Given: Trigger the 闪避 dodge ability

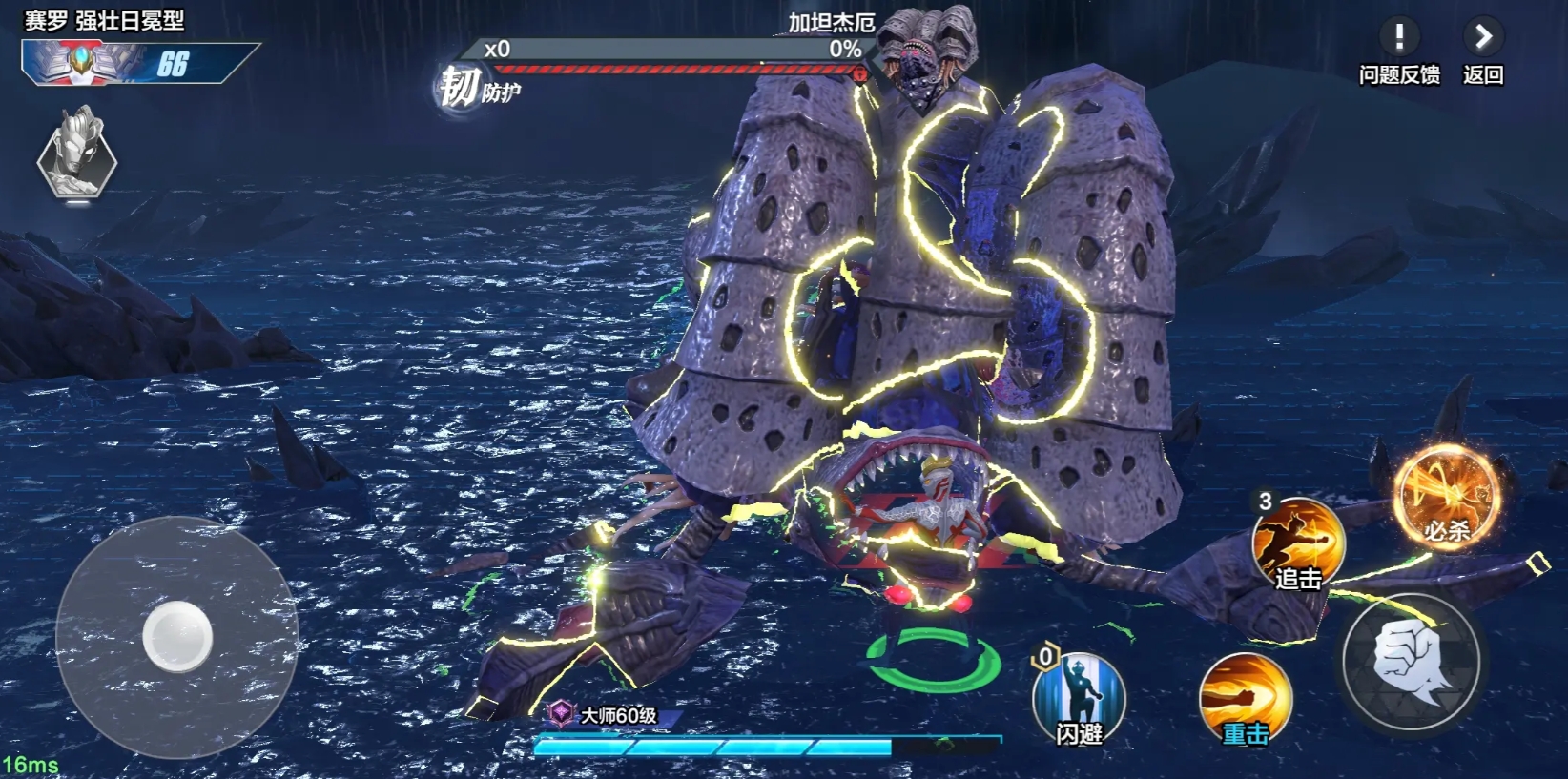Looking at the screenshot, I should click(x=1079, y=698).
